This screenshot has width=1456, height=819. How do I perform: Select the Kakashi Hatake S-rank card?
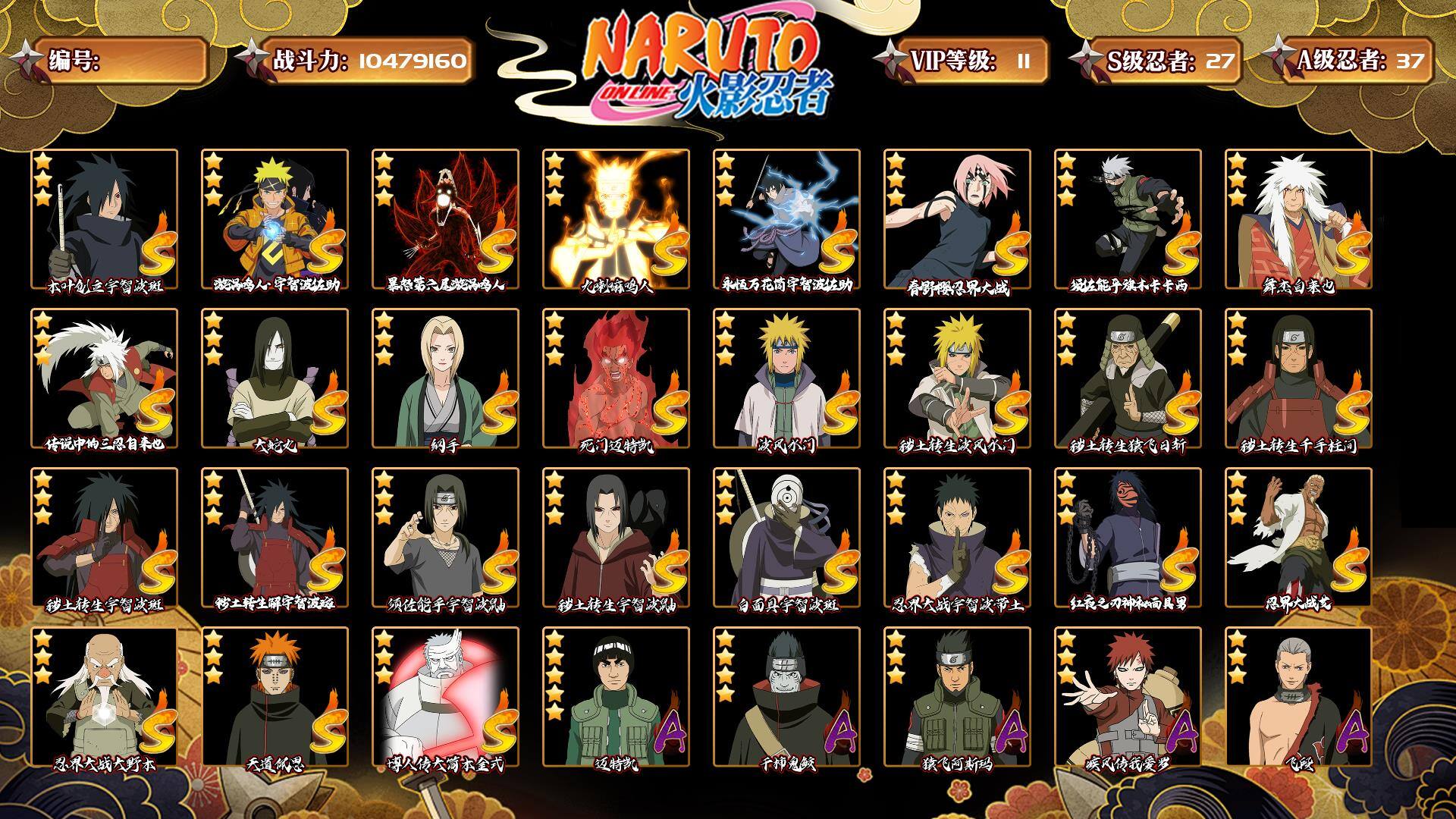[1128, 219]
